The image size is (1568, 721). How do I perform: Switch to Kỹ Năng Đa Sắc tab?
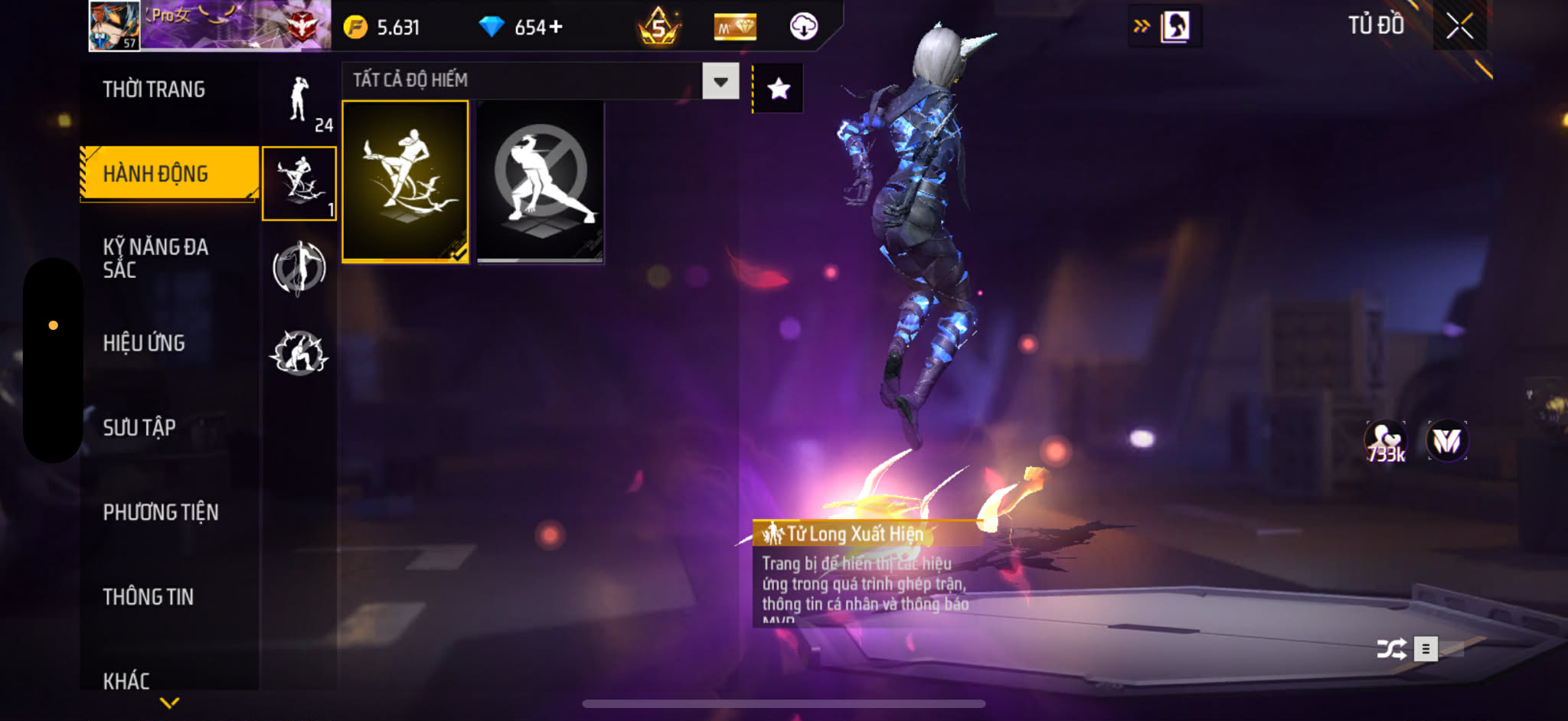(x=155, y=258)
